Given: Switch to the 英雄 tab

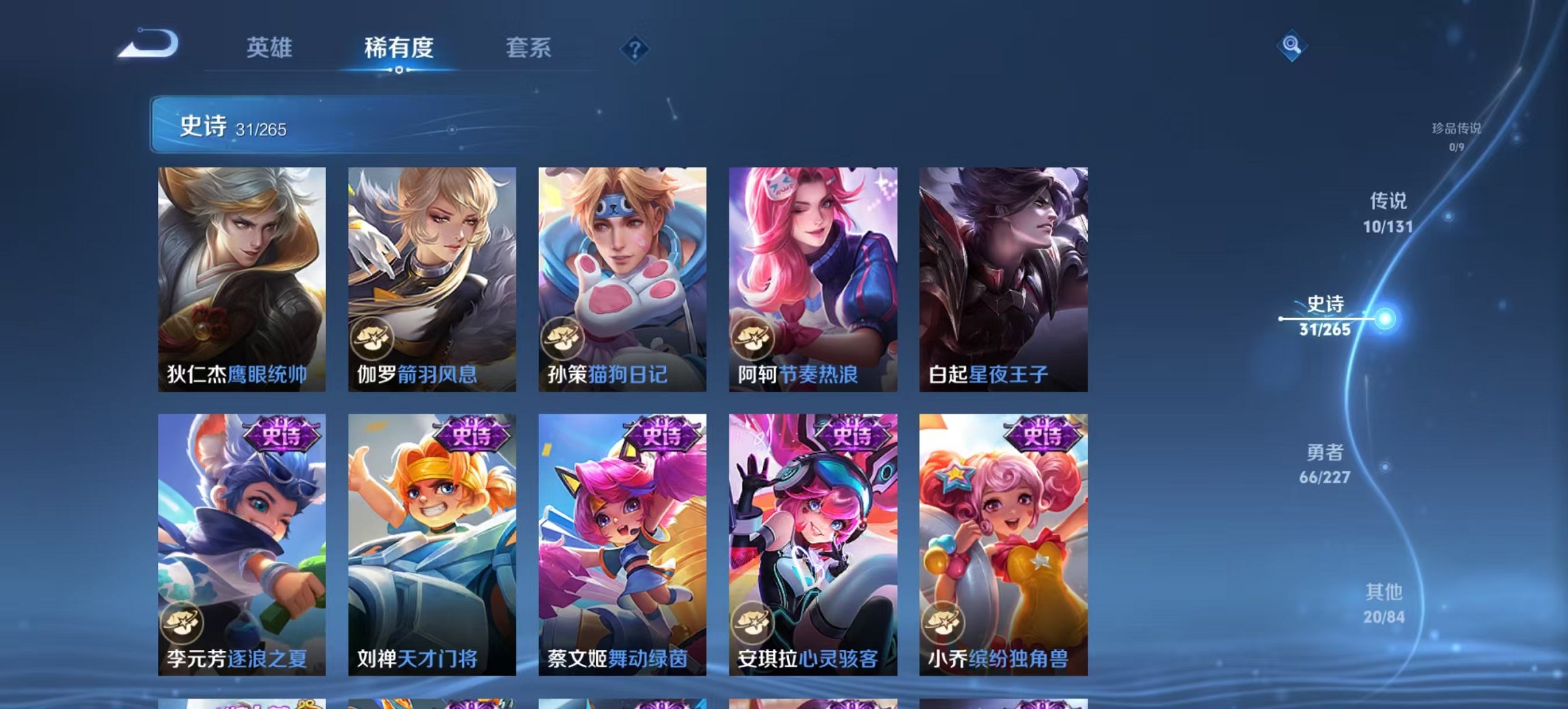Looking at the screenshot, I should (x=271, y=48).
